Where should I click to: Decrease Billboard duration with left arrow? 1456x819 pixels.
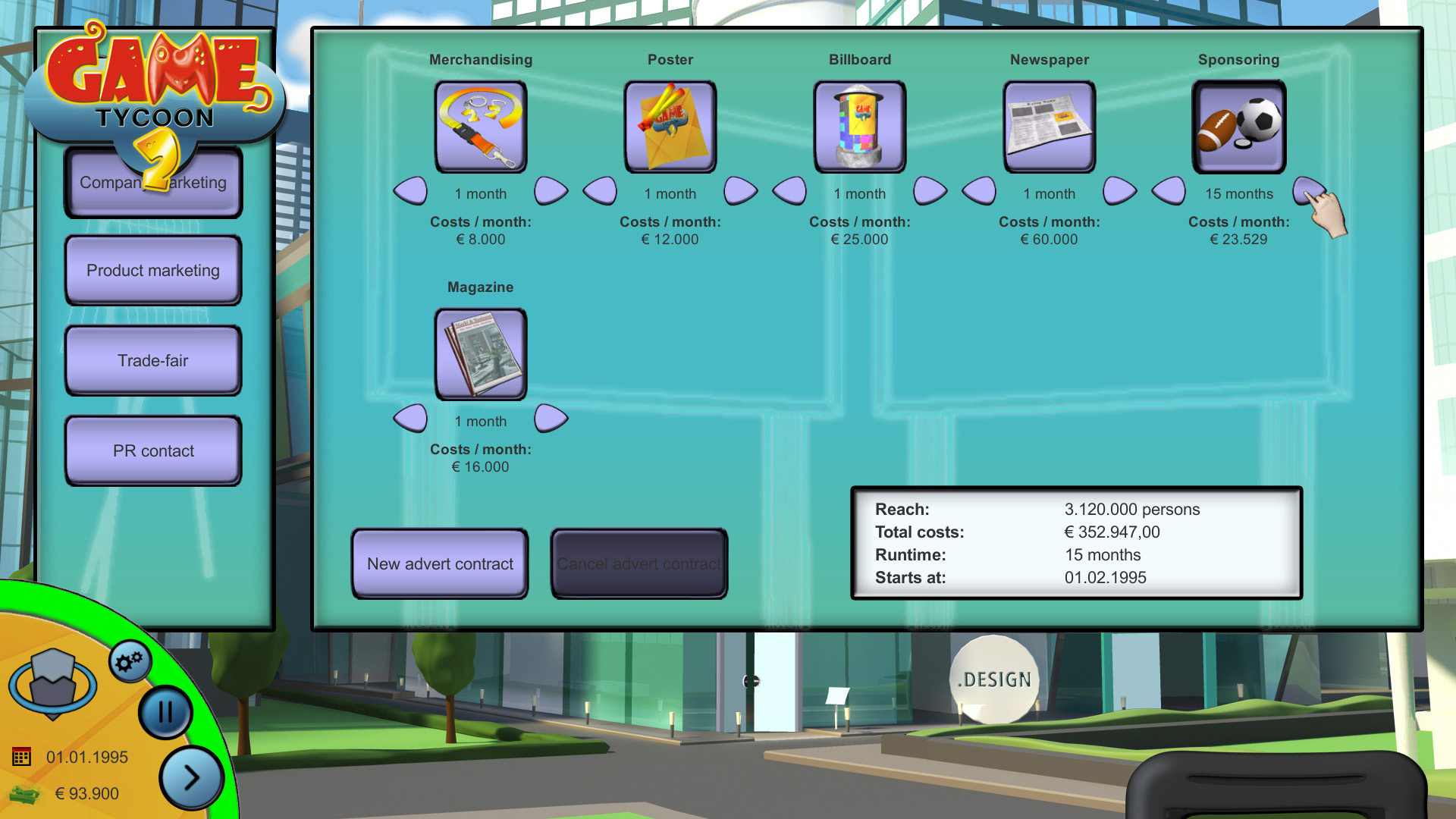tap(789, 191)
